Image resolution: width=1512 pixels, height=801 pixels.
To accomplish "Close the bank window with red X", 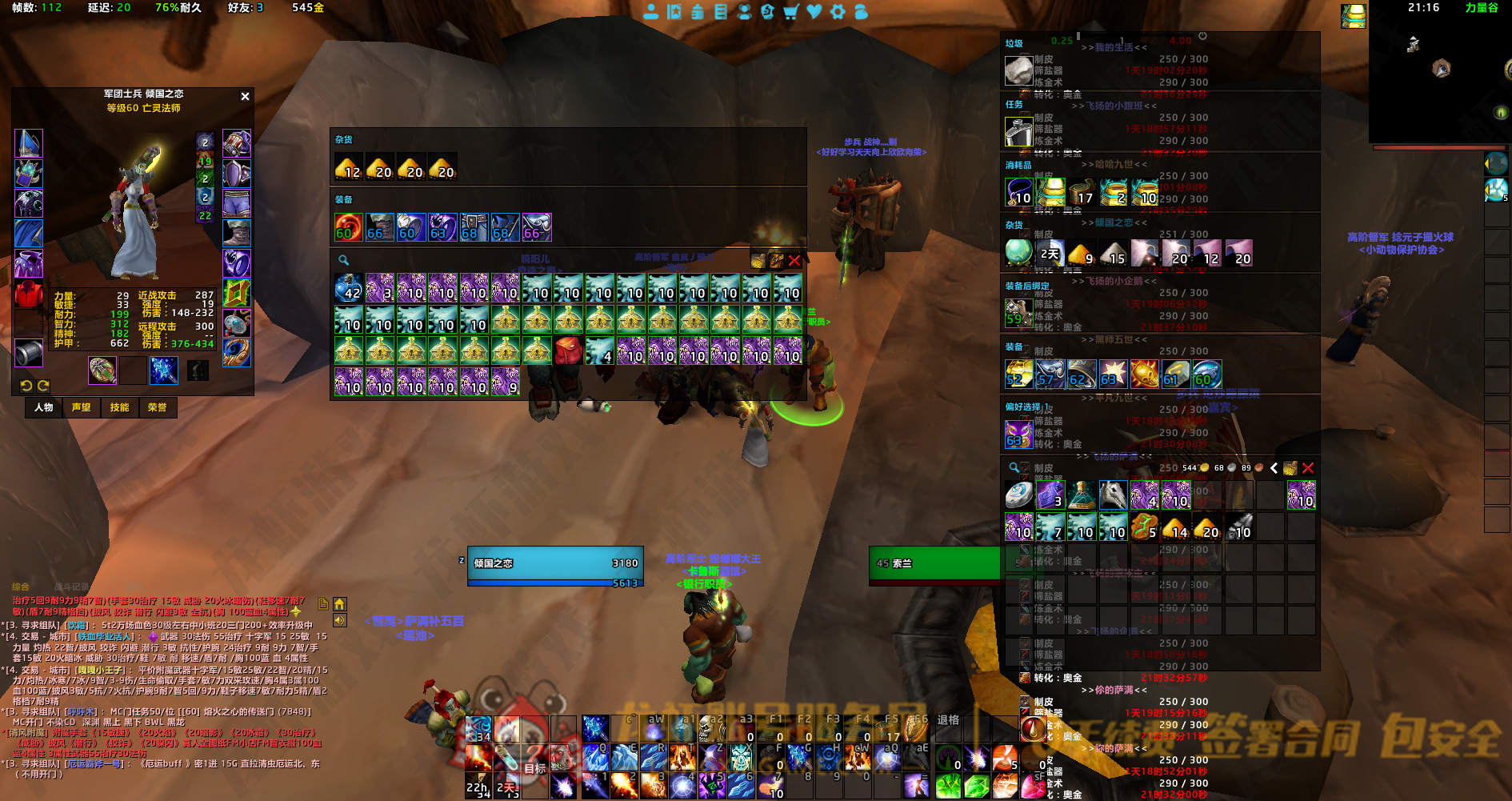I will (794, 260).
